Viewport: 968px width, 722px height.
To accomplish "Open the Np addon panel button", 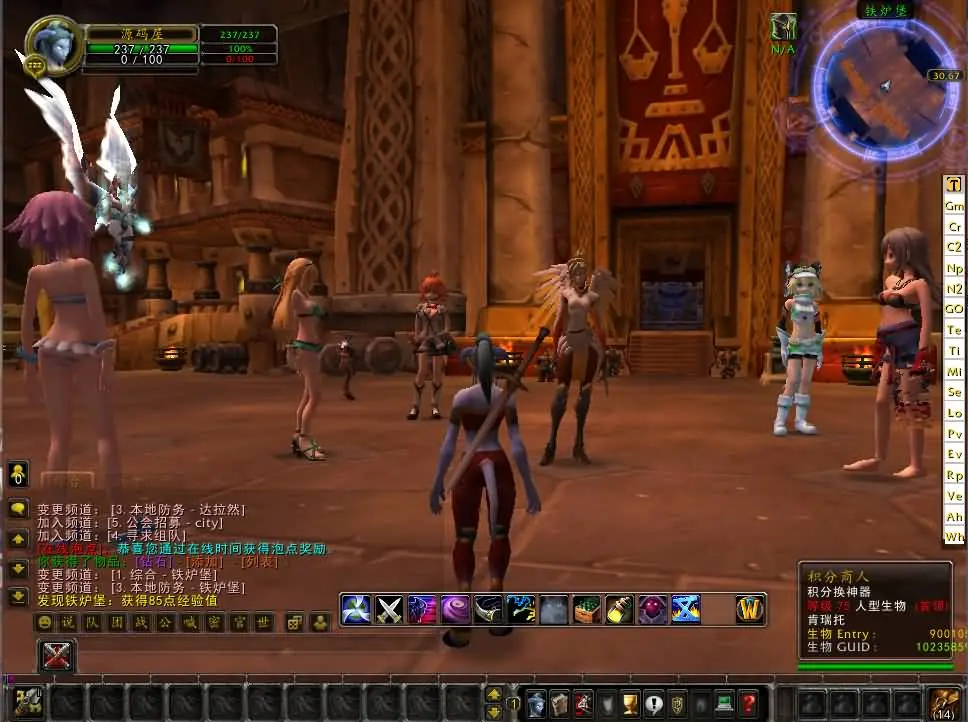I will 954,268.
